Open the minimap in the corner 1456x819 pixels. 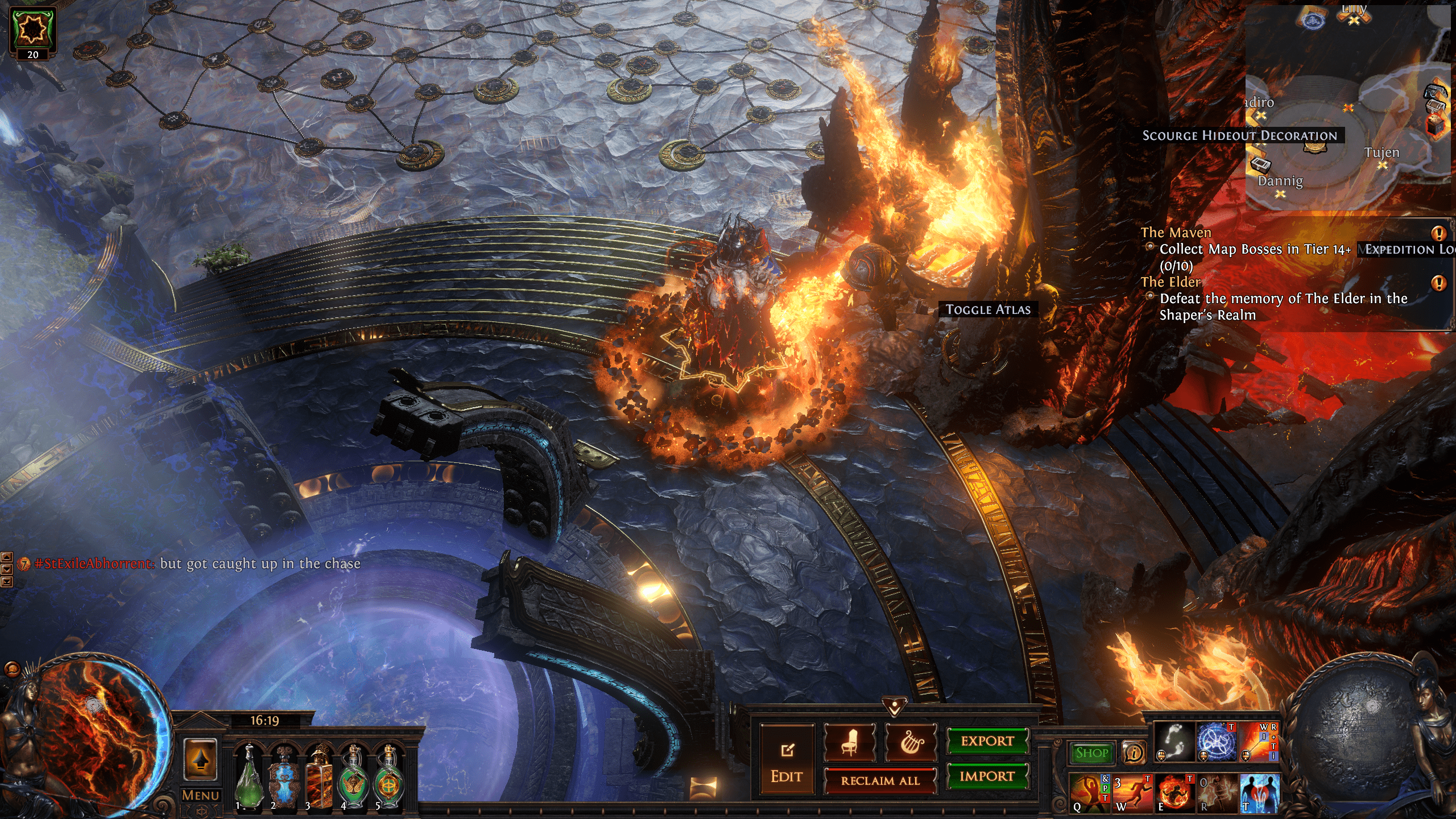[1348, 108]
